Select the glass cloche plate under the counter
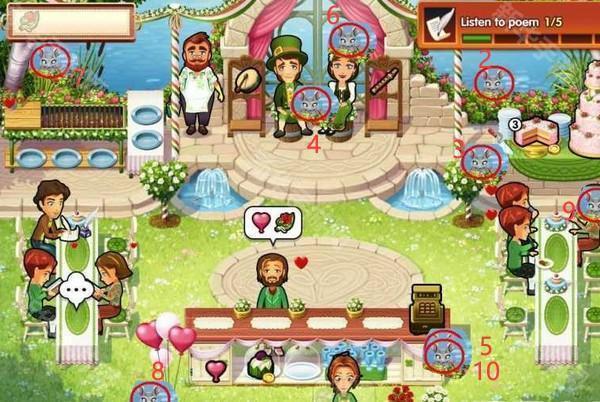The image size is (600, 402). [x=301, y=368]
